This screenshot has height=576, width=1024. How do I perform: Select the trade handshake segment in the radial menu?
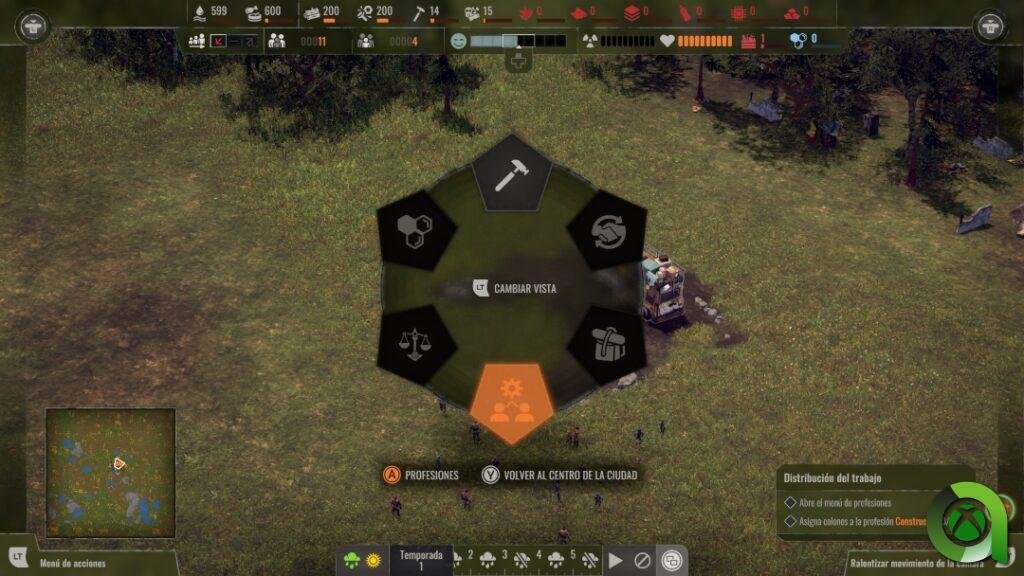click(x=605, y=231)
